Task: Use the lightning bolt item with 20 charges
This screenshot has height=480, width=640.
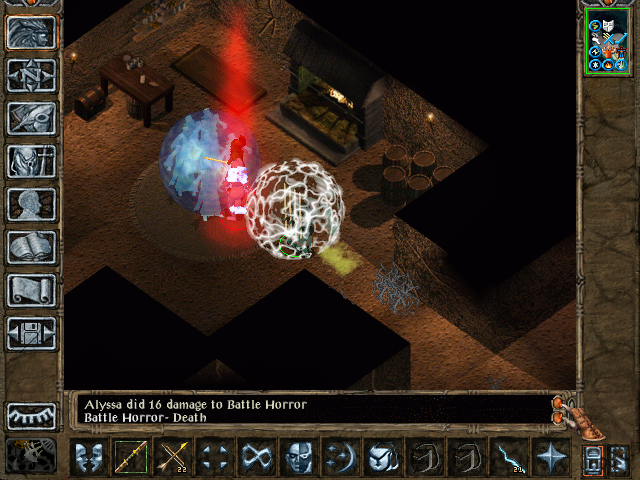Action: (x=510, y=458)
